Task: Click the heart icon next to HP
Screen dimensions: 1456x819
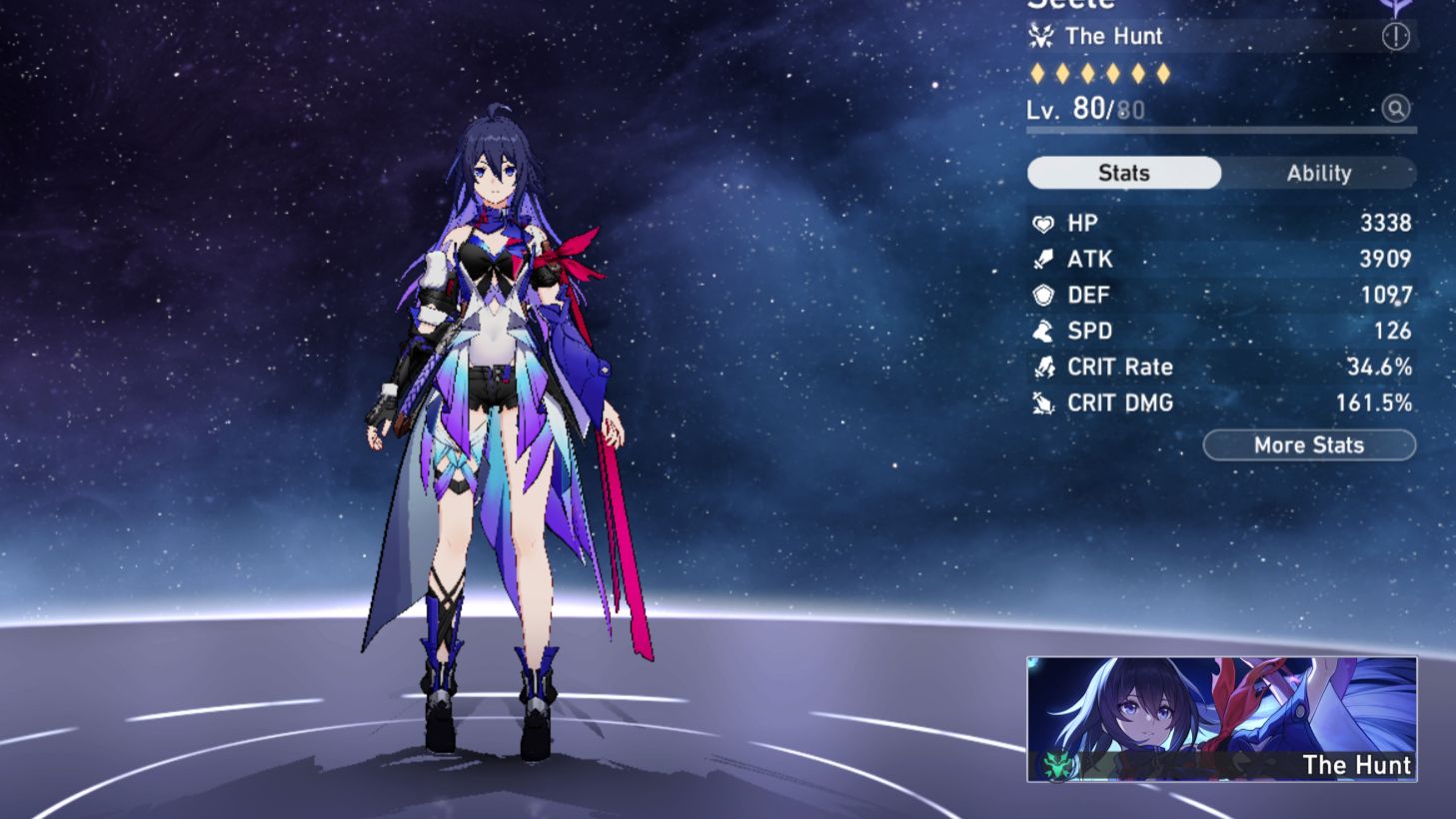Action: pos(1043,224)
